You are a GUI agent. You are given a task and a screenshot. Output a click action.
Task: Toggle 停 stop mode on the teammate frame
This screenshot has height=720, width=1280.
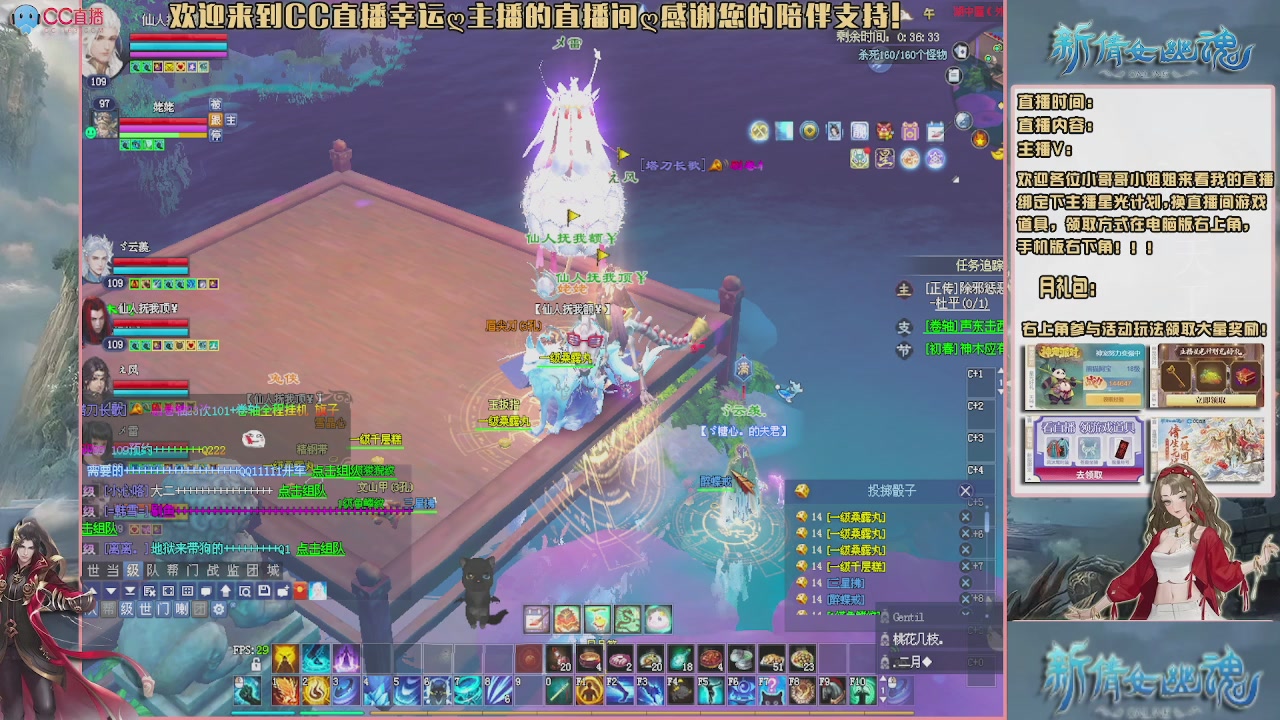(216, 135)
